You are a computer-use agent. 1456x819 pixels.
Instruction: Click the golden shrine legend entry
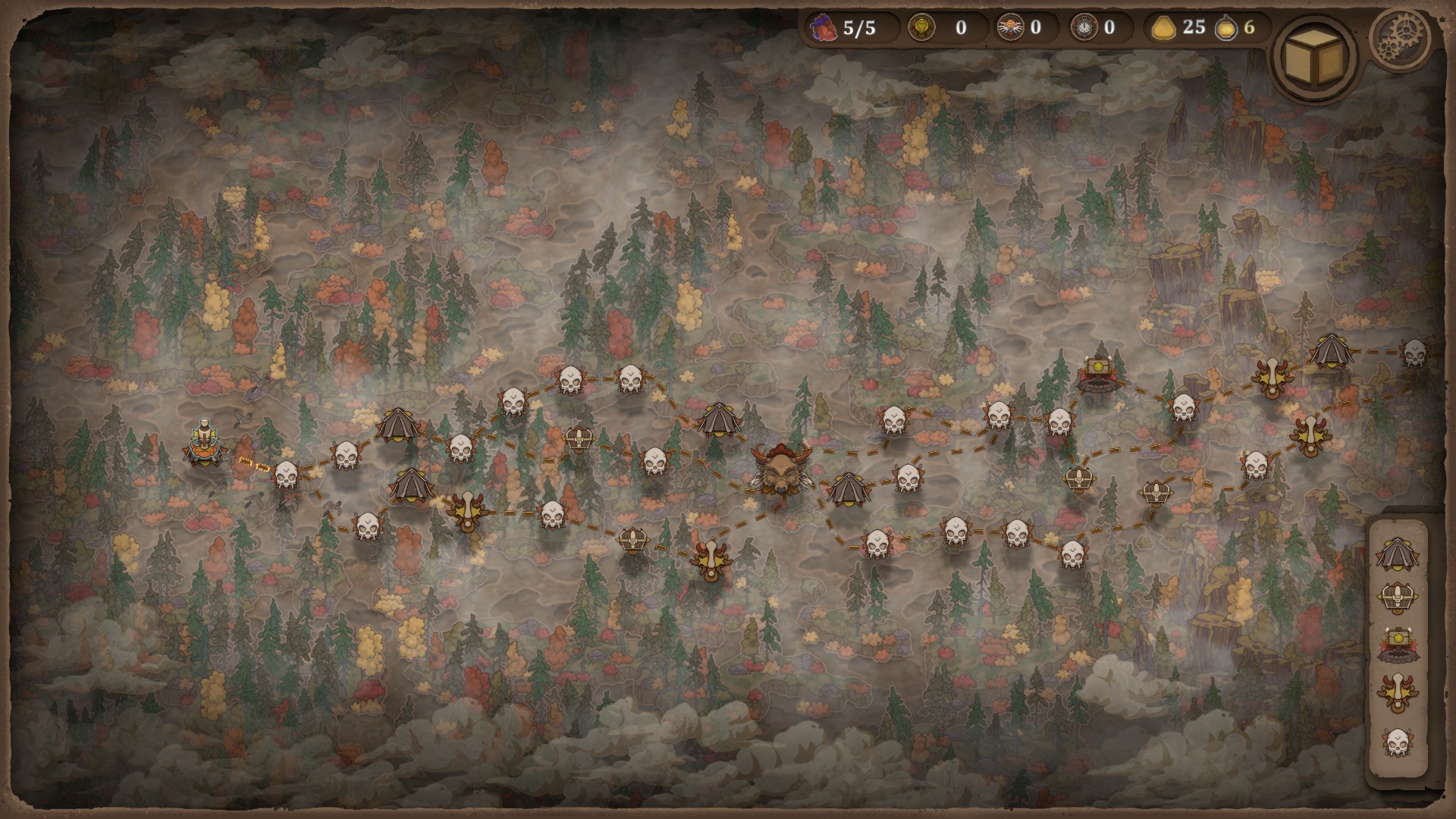click(1397, 645)
